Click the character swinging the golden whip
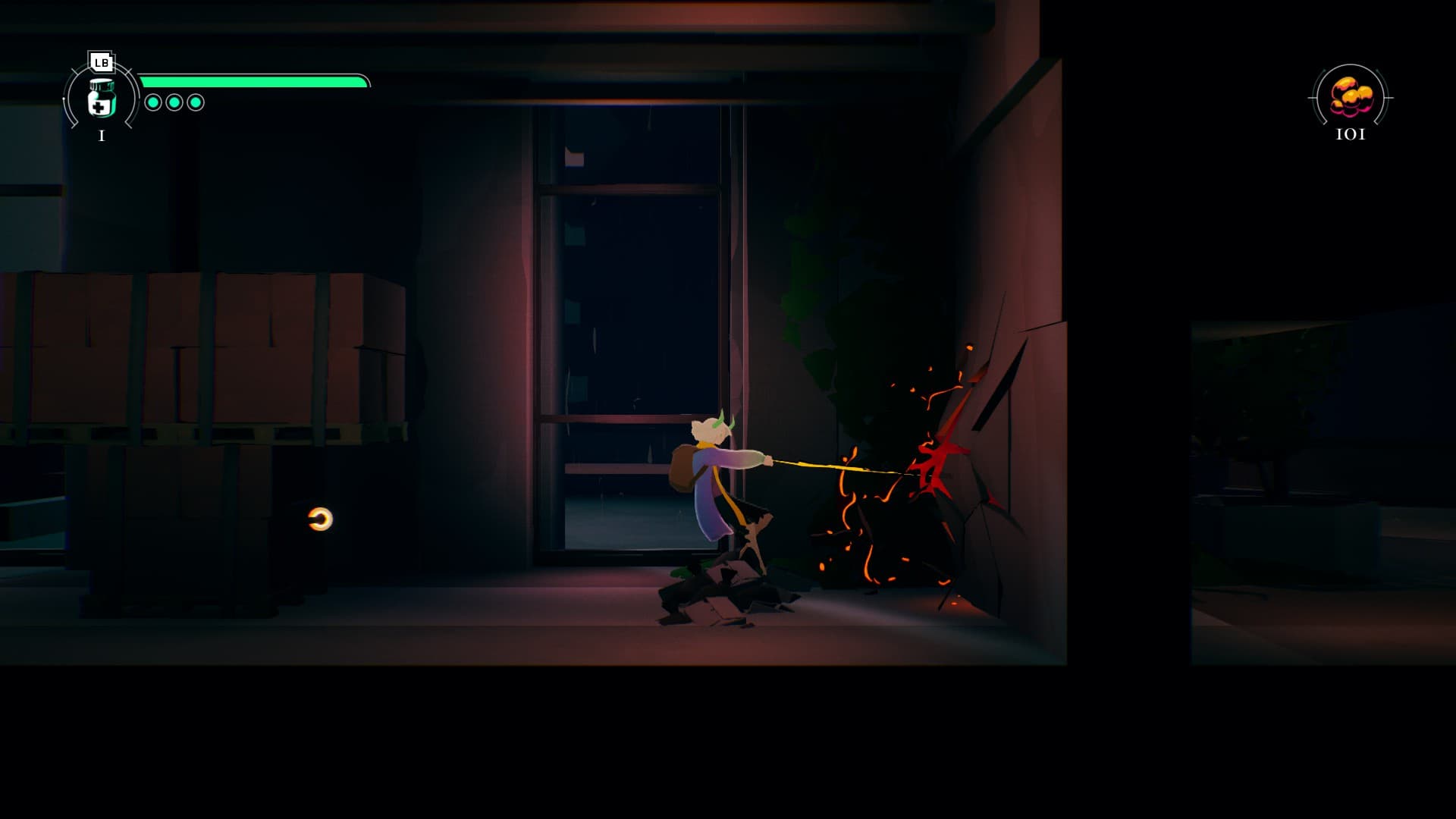Image resolution: width=1456 pixels, height=819 pixels. pos(717,485)
